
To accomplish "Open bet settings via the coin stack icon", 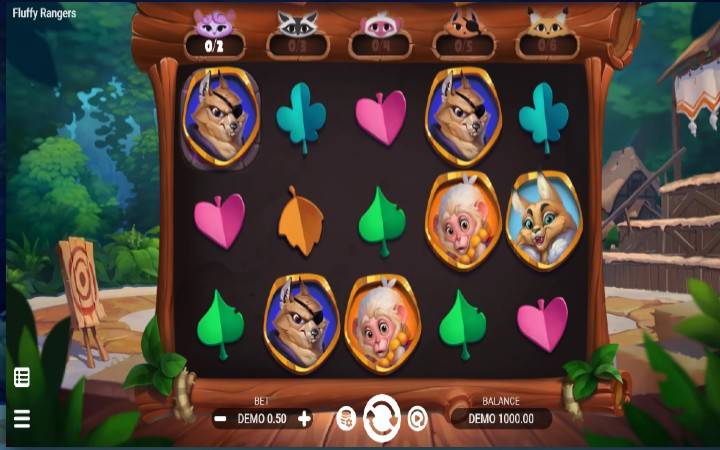I will click(x=345, y=418).
